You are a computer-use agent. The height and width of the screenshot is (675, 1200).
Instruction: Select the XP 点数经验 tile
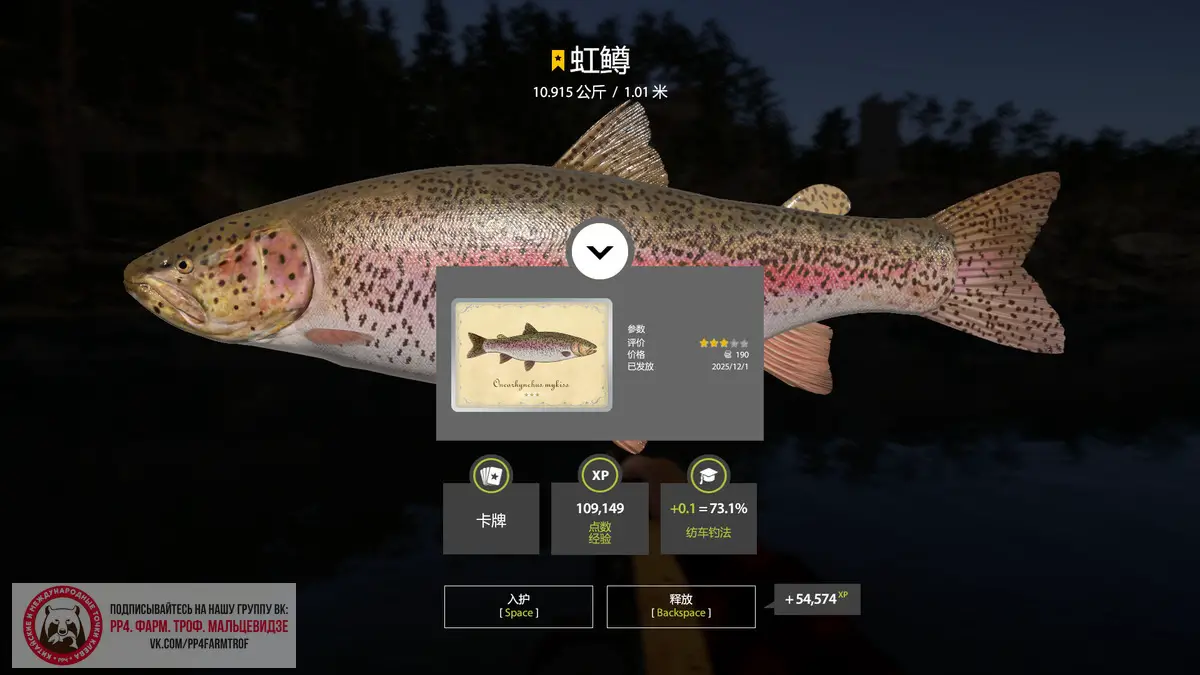point(599,519)
